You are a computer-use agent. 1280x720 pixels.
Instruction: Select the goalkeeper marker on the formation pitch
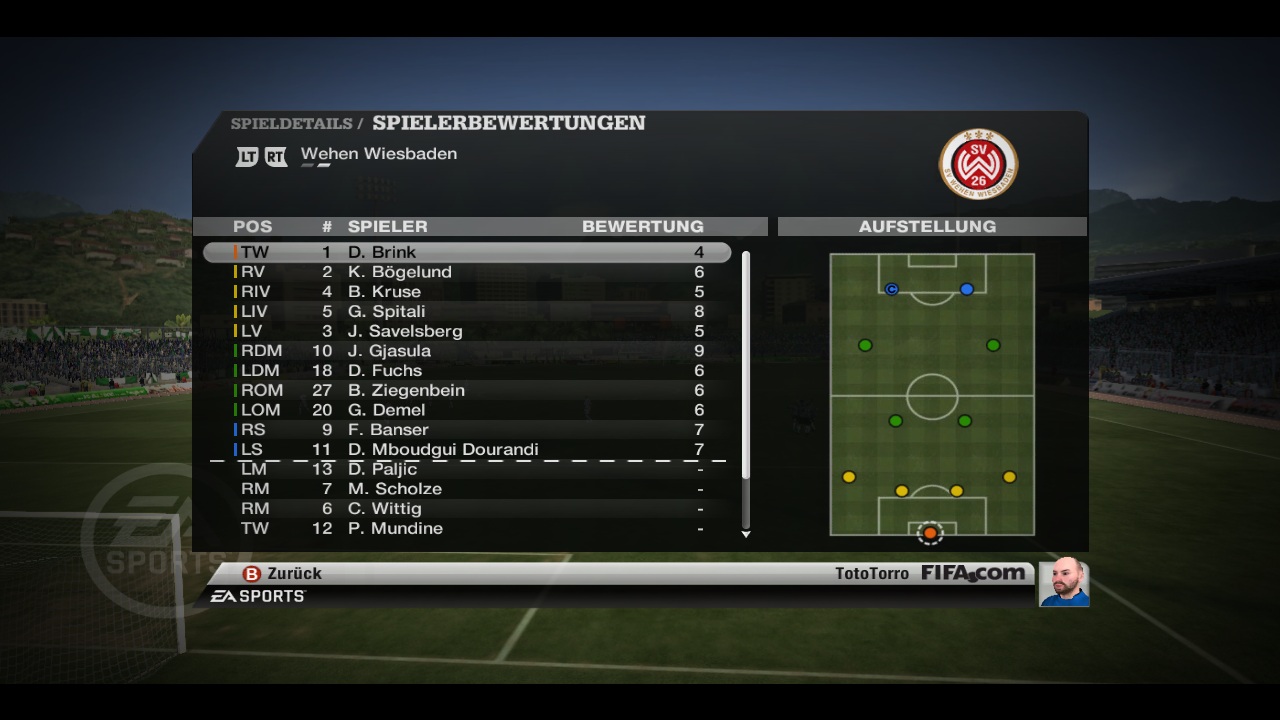(x=930, y=533)
